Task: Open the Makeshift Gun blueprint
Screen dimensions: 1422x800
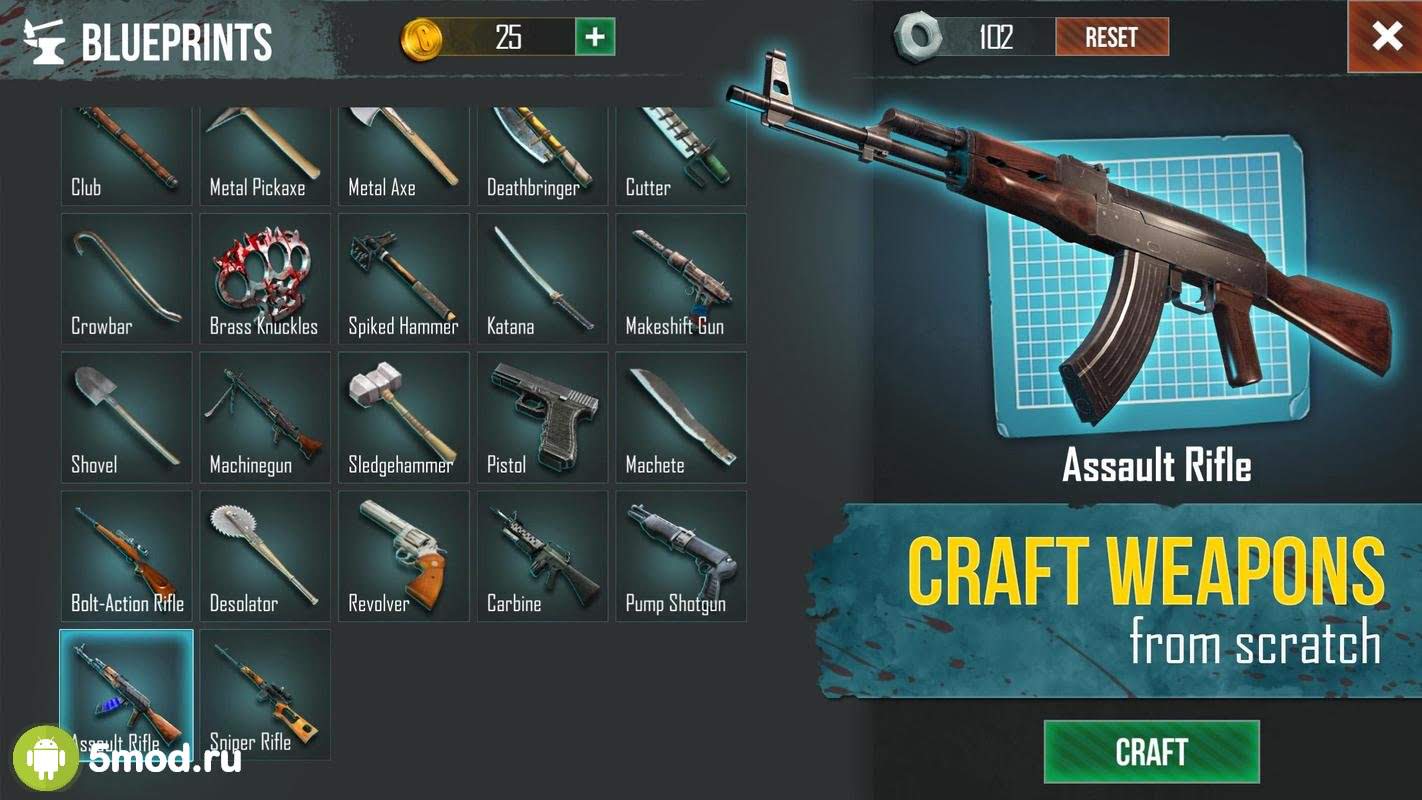Action: (681, 278)
